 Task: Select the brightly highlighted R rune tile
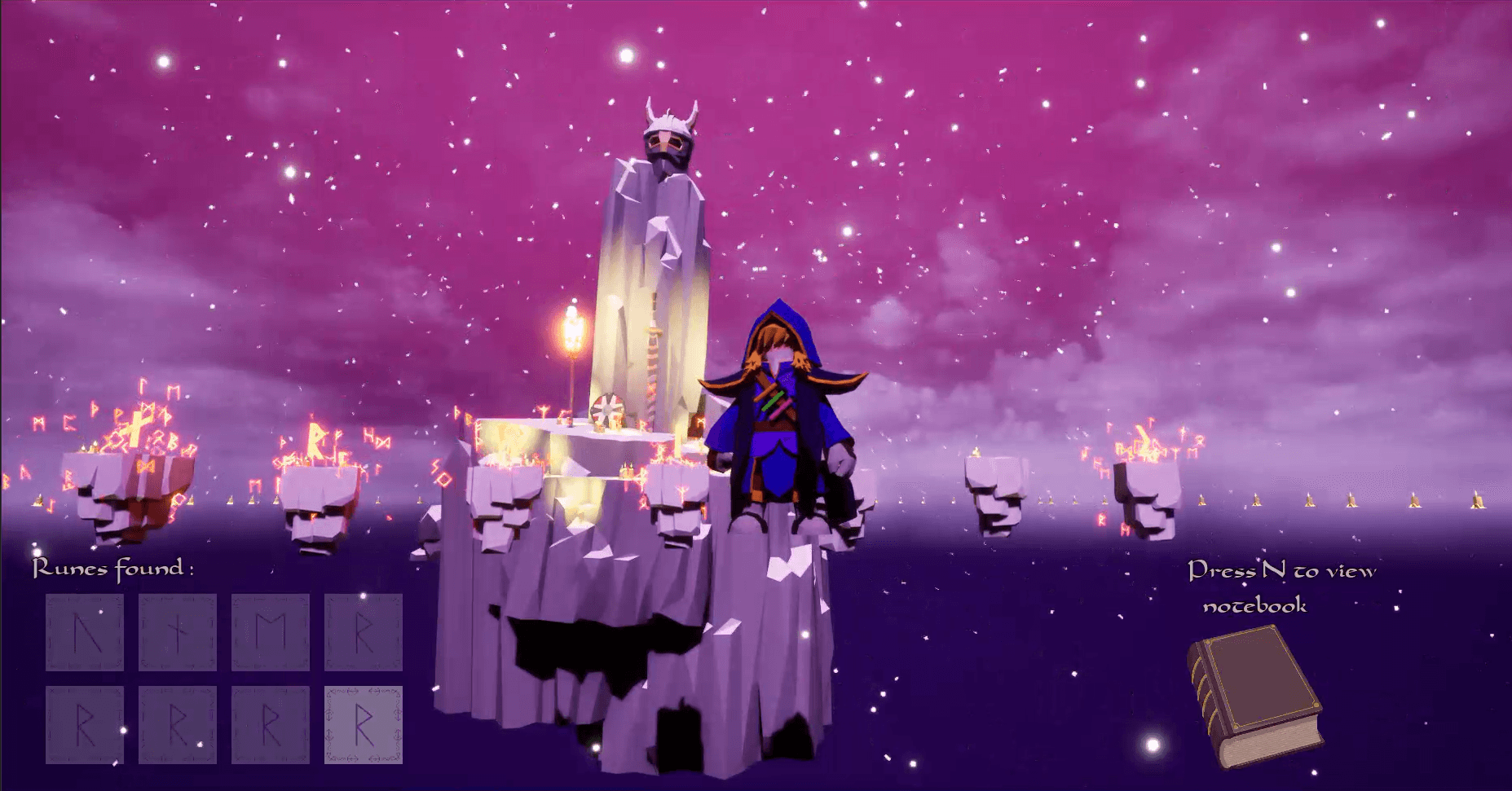[364, 724]
